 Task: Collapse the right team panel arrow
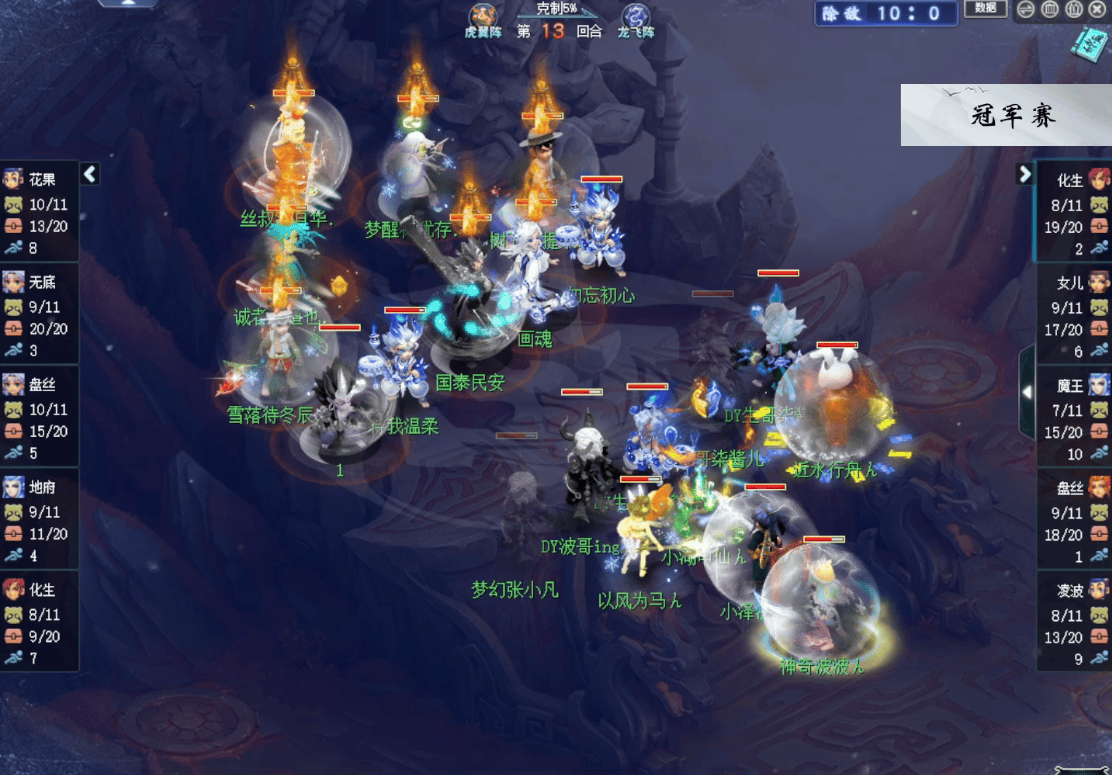(x=1024, y=174)
